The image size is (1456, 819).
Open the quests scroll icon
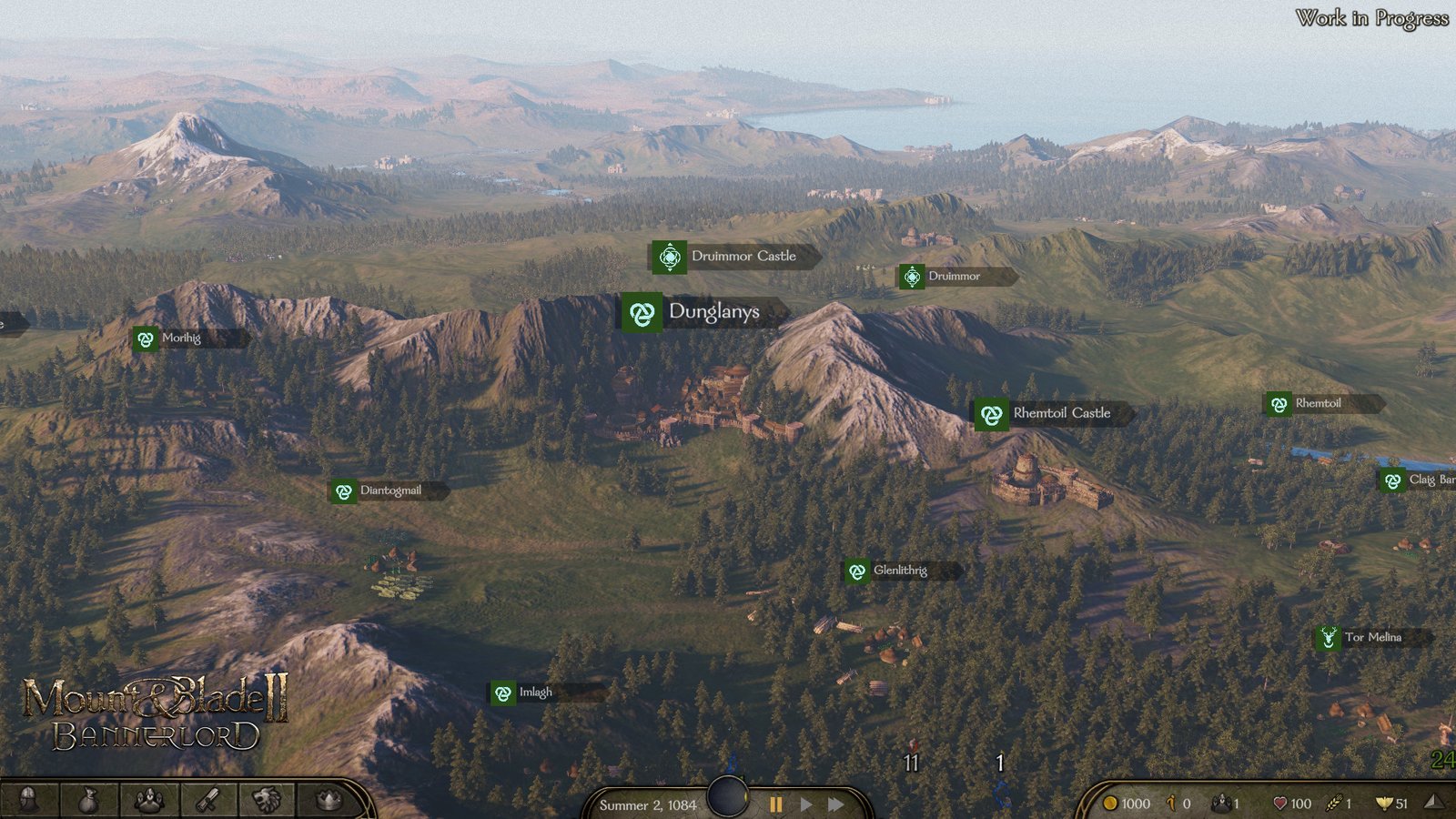208,800
